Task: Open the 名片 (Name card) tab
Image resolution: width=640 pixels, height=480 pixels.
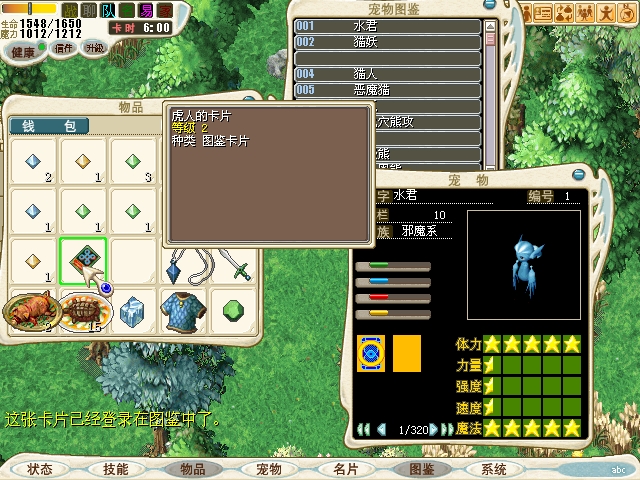Action: (x=345, y=468)
